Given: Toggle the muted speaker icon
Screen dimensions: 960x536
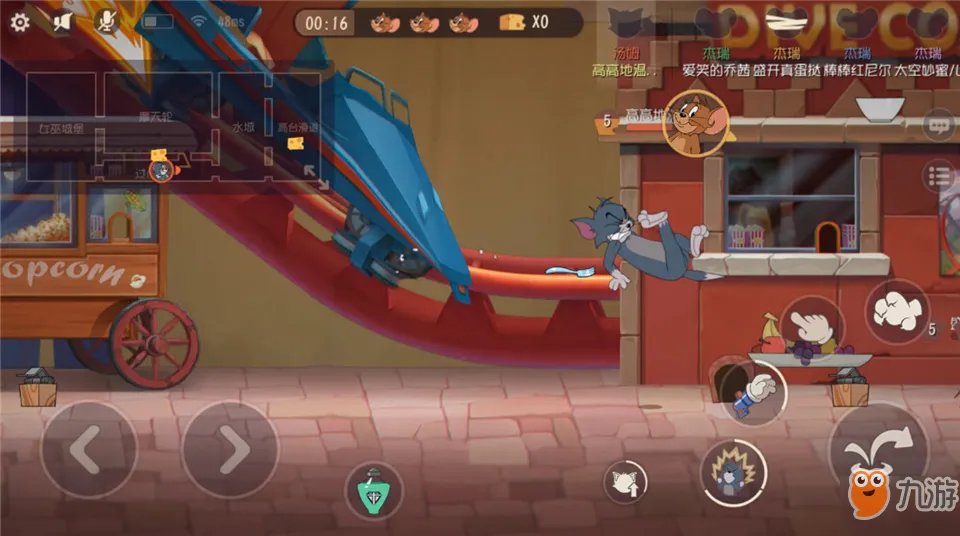Looking at the screenshot, I should 61,21.
